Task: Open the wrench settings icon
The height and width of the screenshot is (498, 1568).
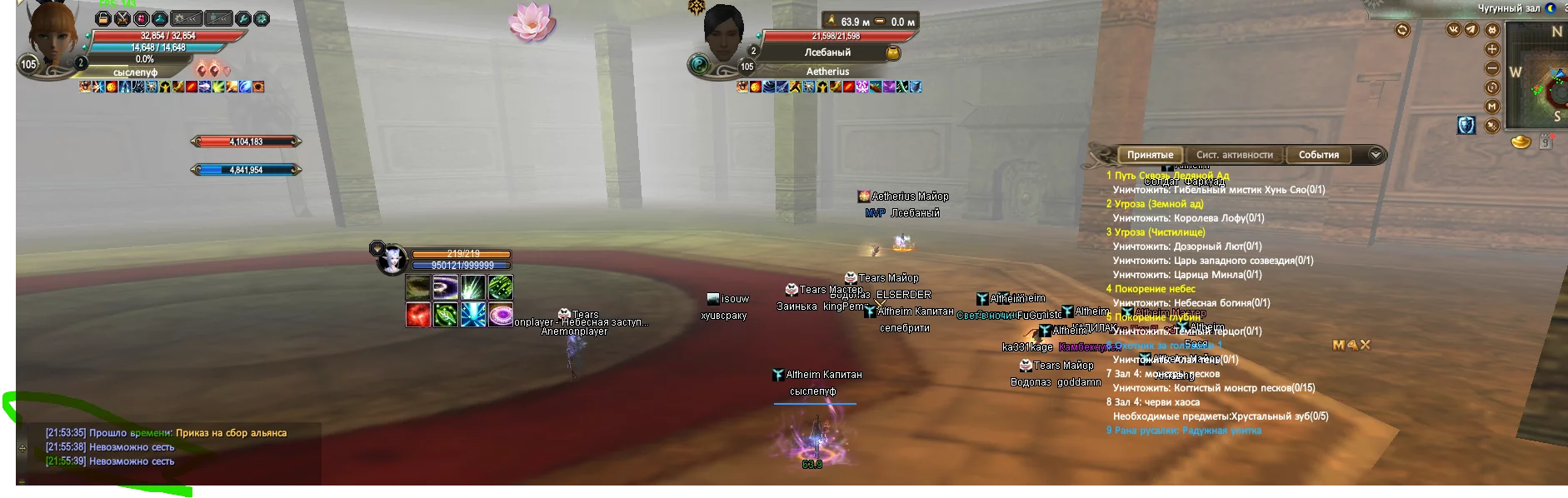Action: pos(242,18)
